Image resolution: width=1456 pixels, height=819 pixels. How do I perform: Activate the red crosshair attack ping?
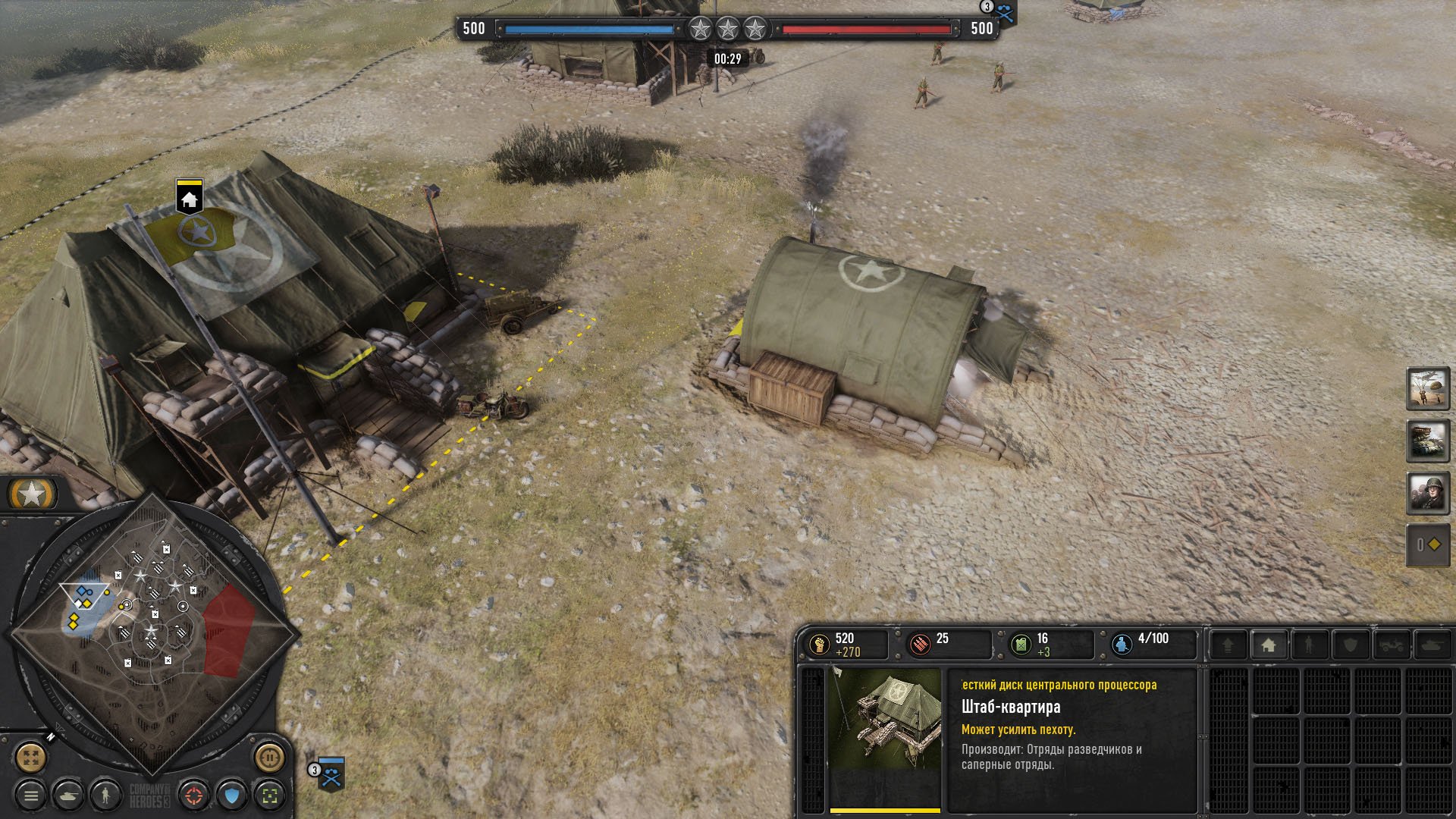click(195, 795)
